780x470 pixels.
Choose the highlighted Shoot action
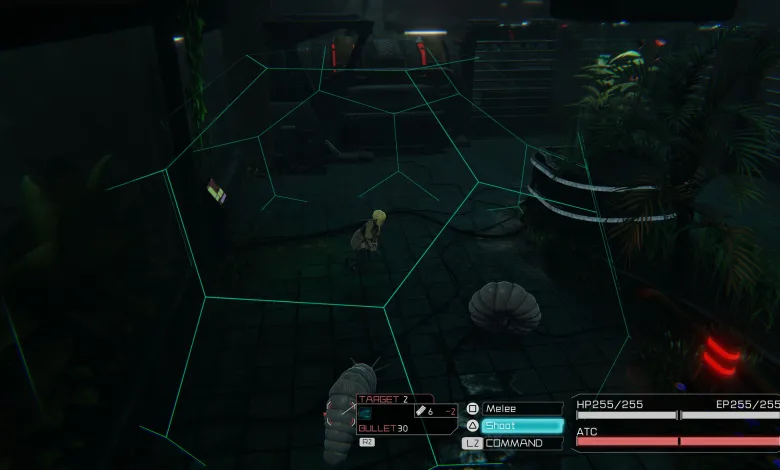point(522,426)
